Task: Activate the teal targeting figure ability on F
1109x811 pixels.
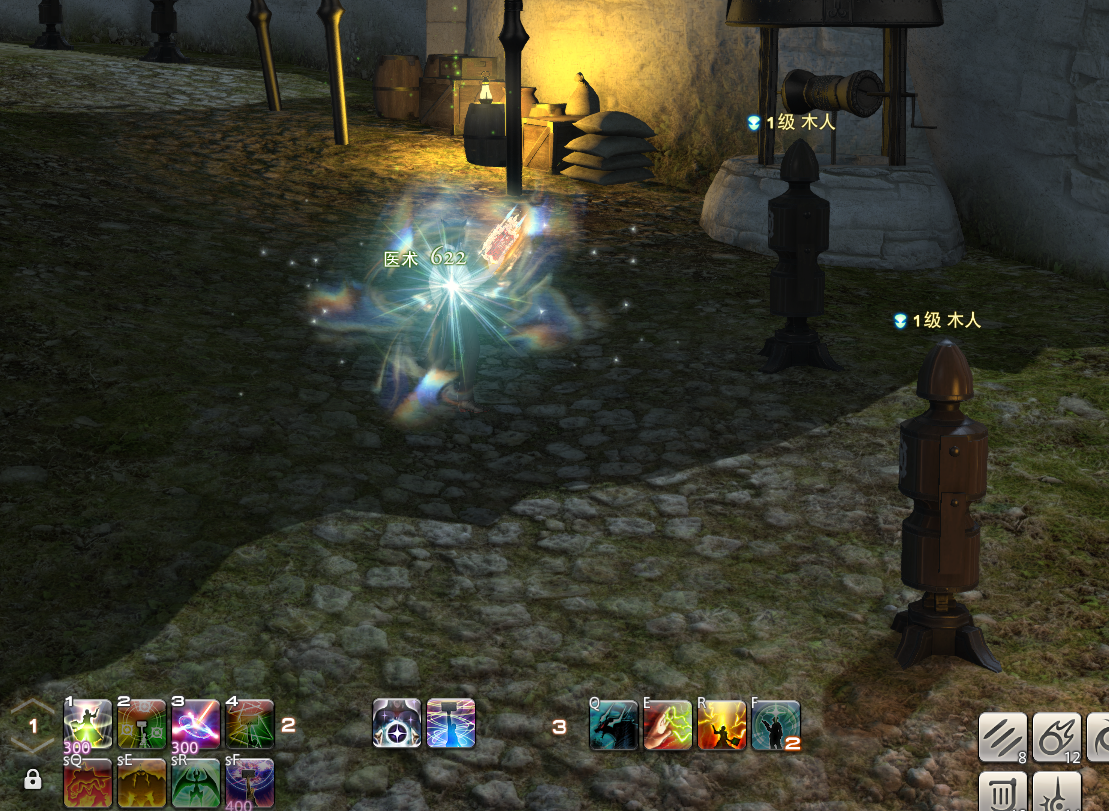Action: tap(775, 725)
